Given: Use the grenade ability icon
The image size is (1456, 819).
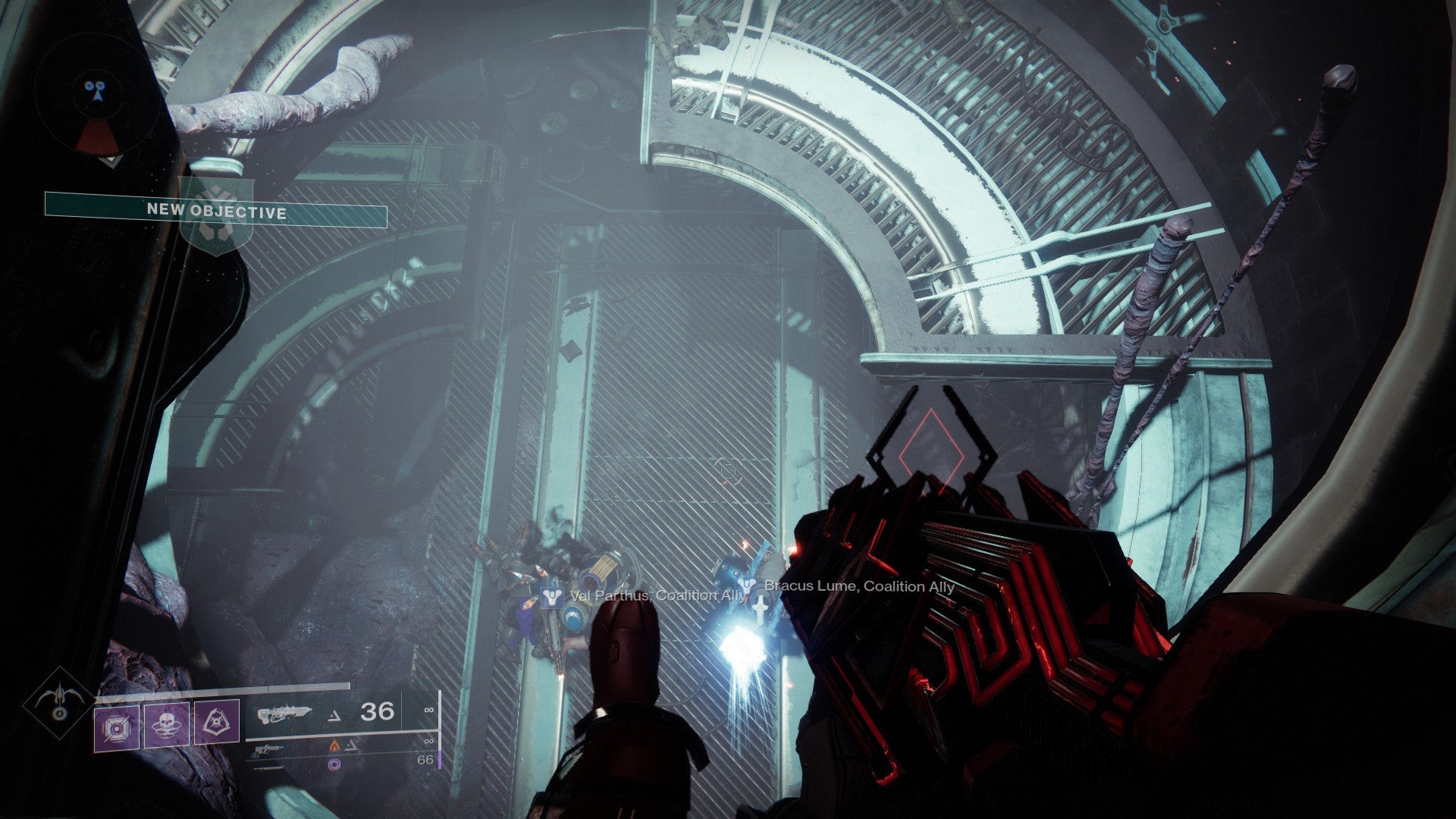Looking at the screenshot, I should pyautogui.click(x=117, y=726).
